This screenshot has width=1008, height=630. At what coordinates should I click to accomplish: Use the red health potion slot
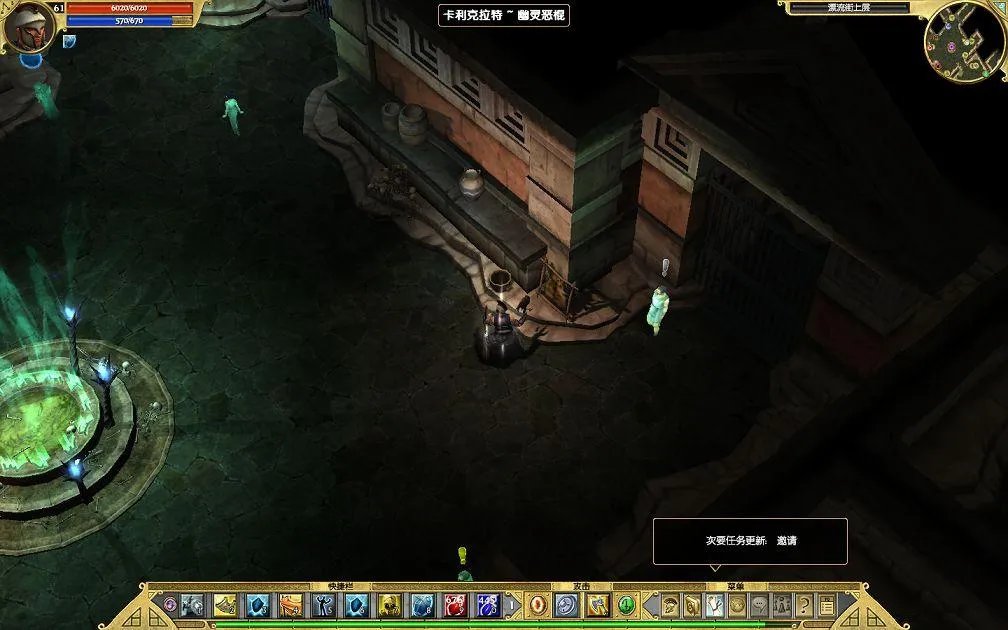(x=455, y=605)
